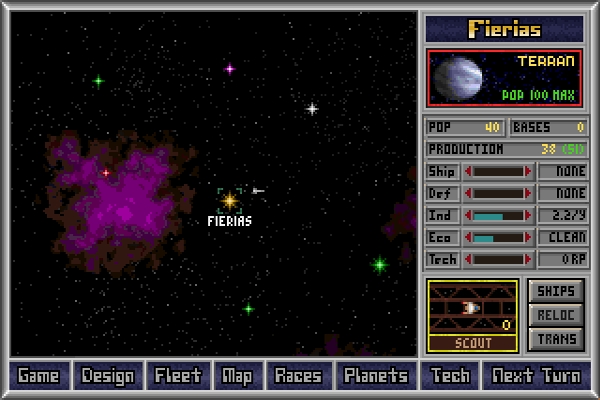End turn with Next Turn
This screenshot has height=400, width=600.
coord(535,376)
